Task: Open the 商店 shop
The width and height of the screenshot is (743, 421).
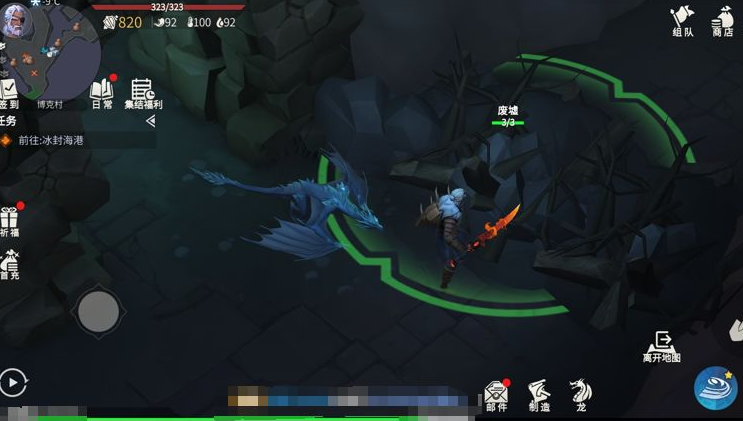Action: click(722, 20)
